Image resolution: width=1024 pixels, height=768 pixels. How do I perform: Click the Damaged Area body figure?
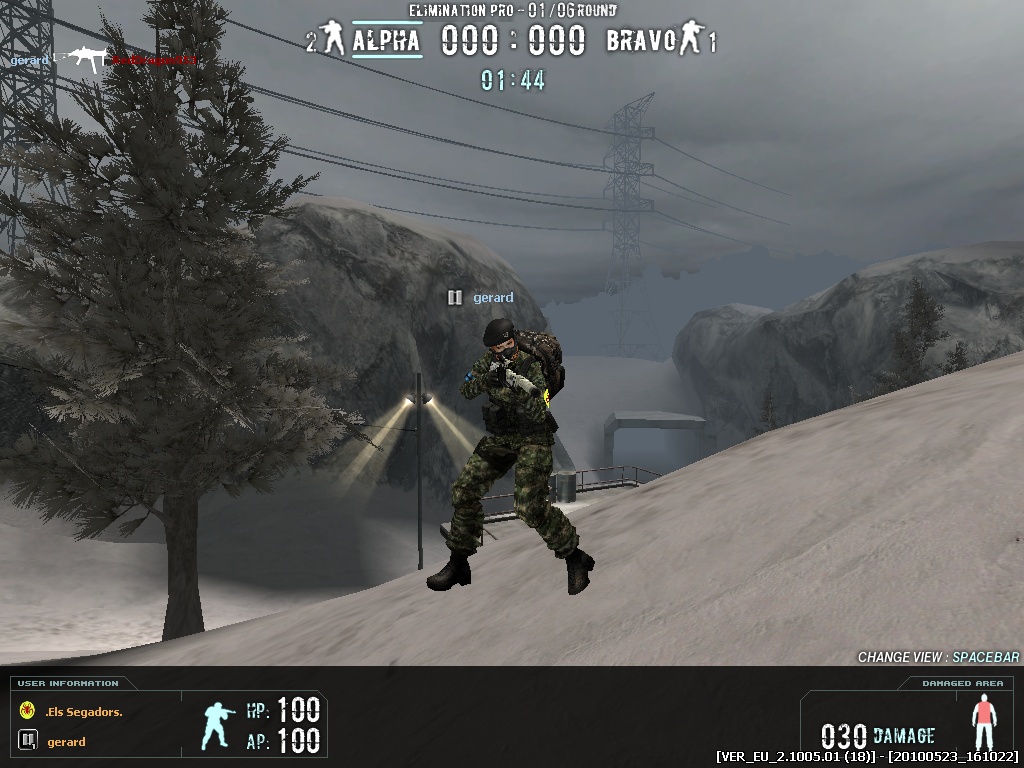tap(985, 725)
